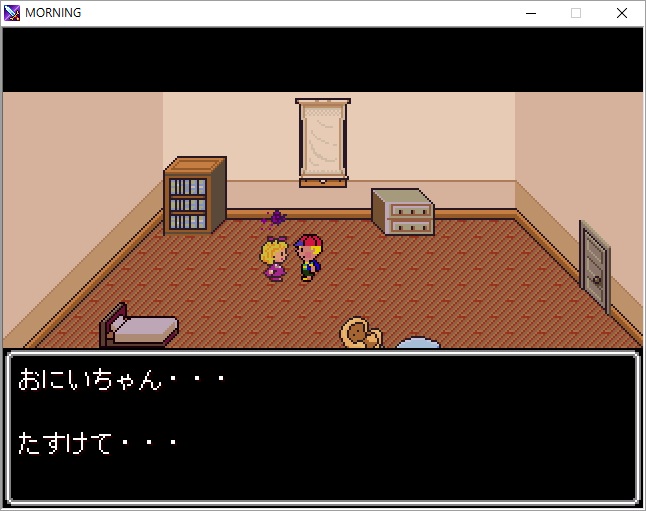Close the MORNING game window
Viewport: 646px width, 511px height.
tap(622, 13)
